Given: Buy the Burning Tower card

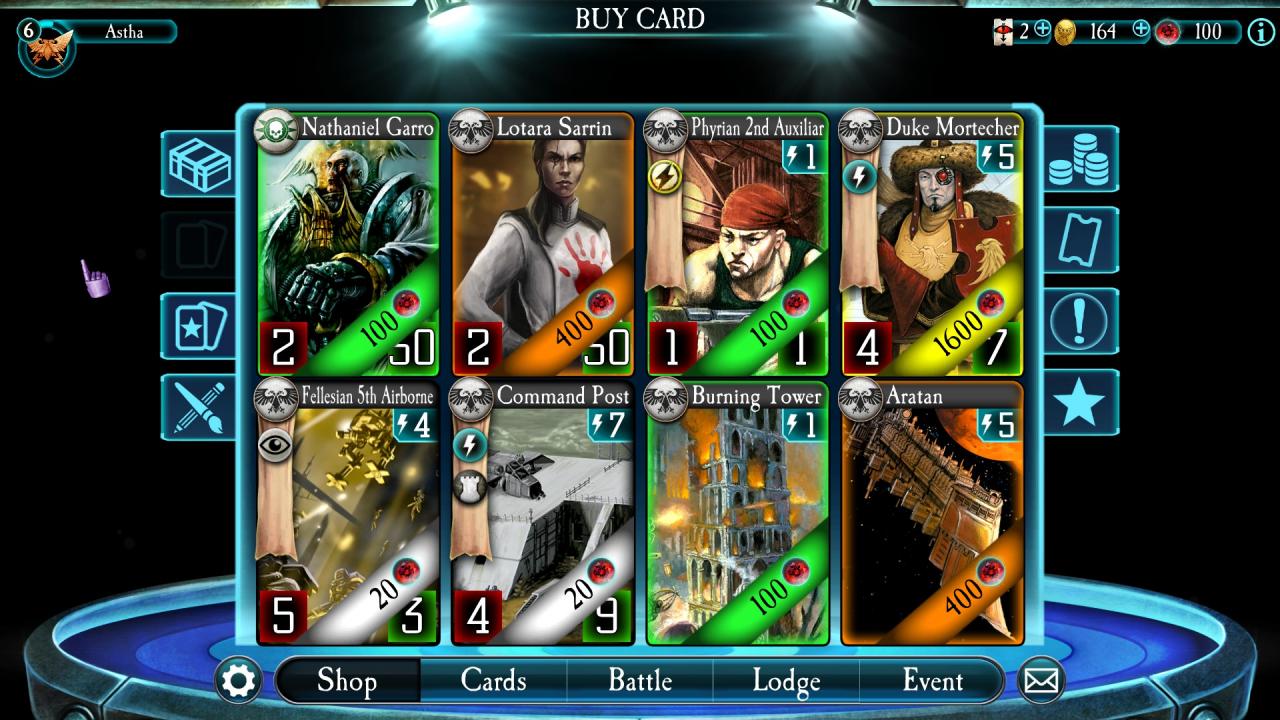Looking at the screenshot, I should click(x=737, y=512).
